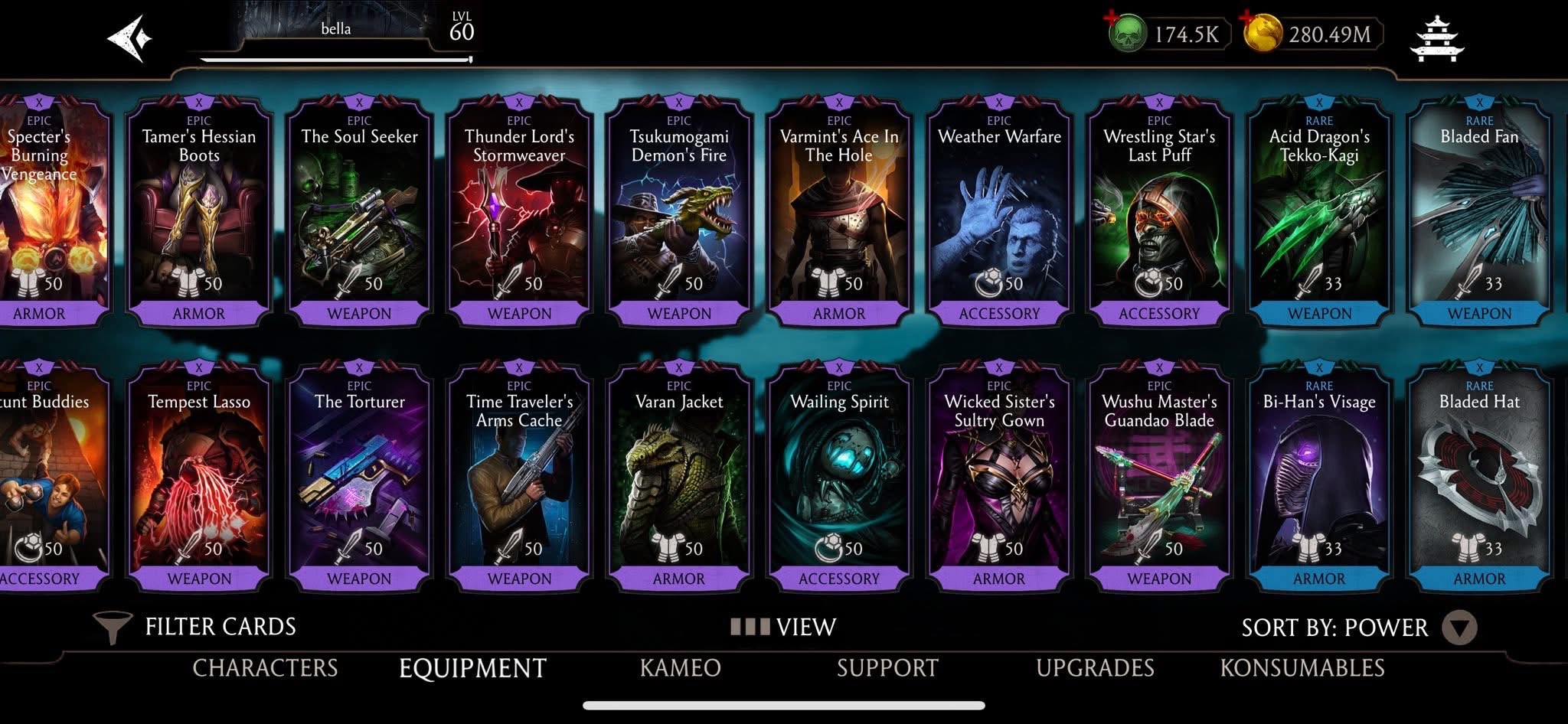Open the Filter Cards funnel icon
This screenshot has width=1568, height=724.
(112, 626)
